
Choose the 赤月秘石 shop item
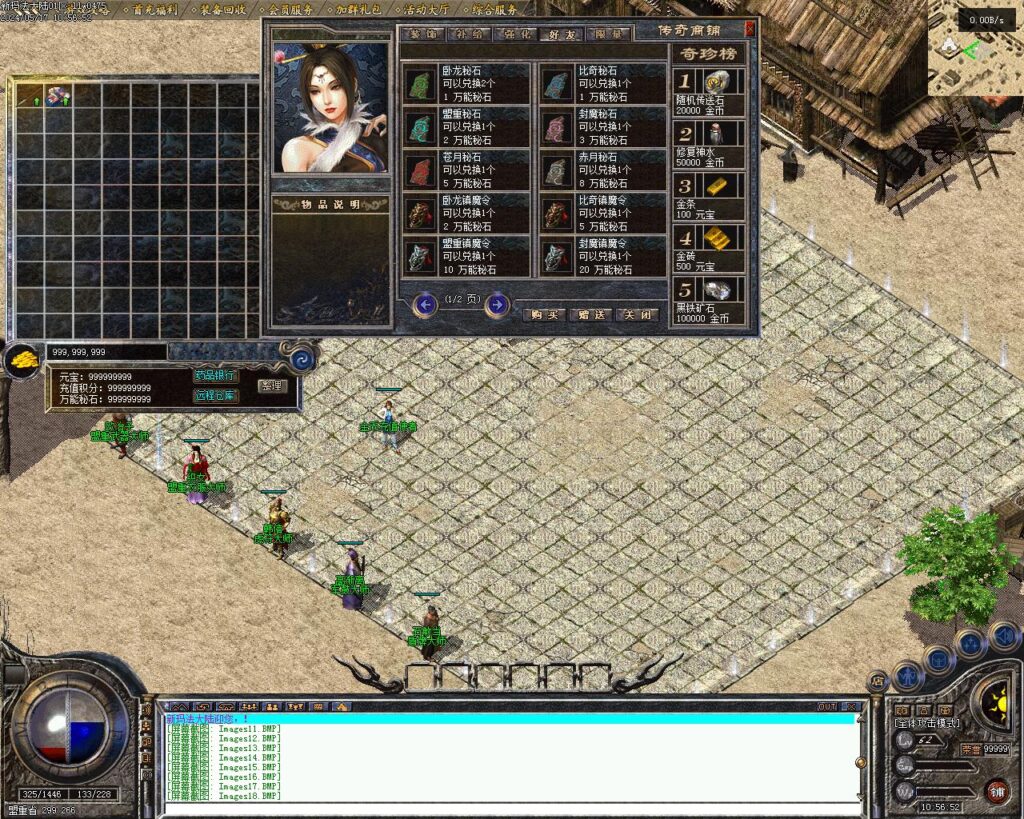(x=603, y=171)
